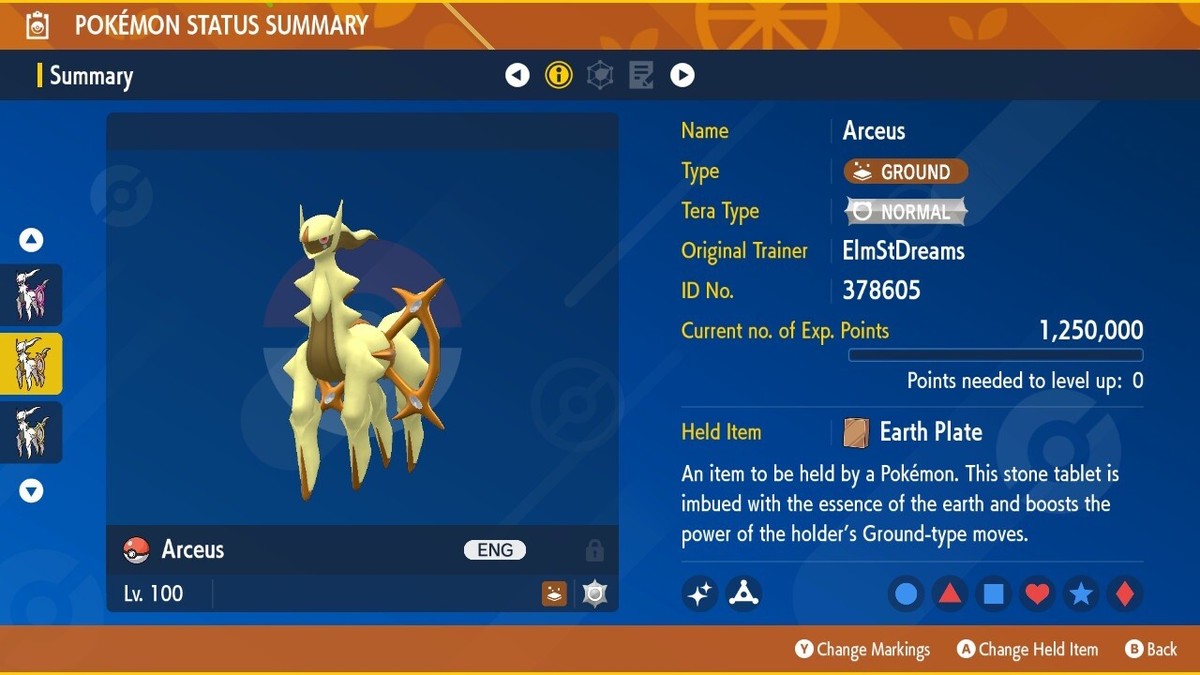The image size is (1200, 675).
Task: Switch to the hexagon stats tab
Action: tap(600, 75)
